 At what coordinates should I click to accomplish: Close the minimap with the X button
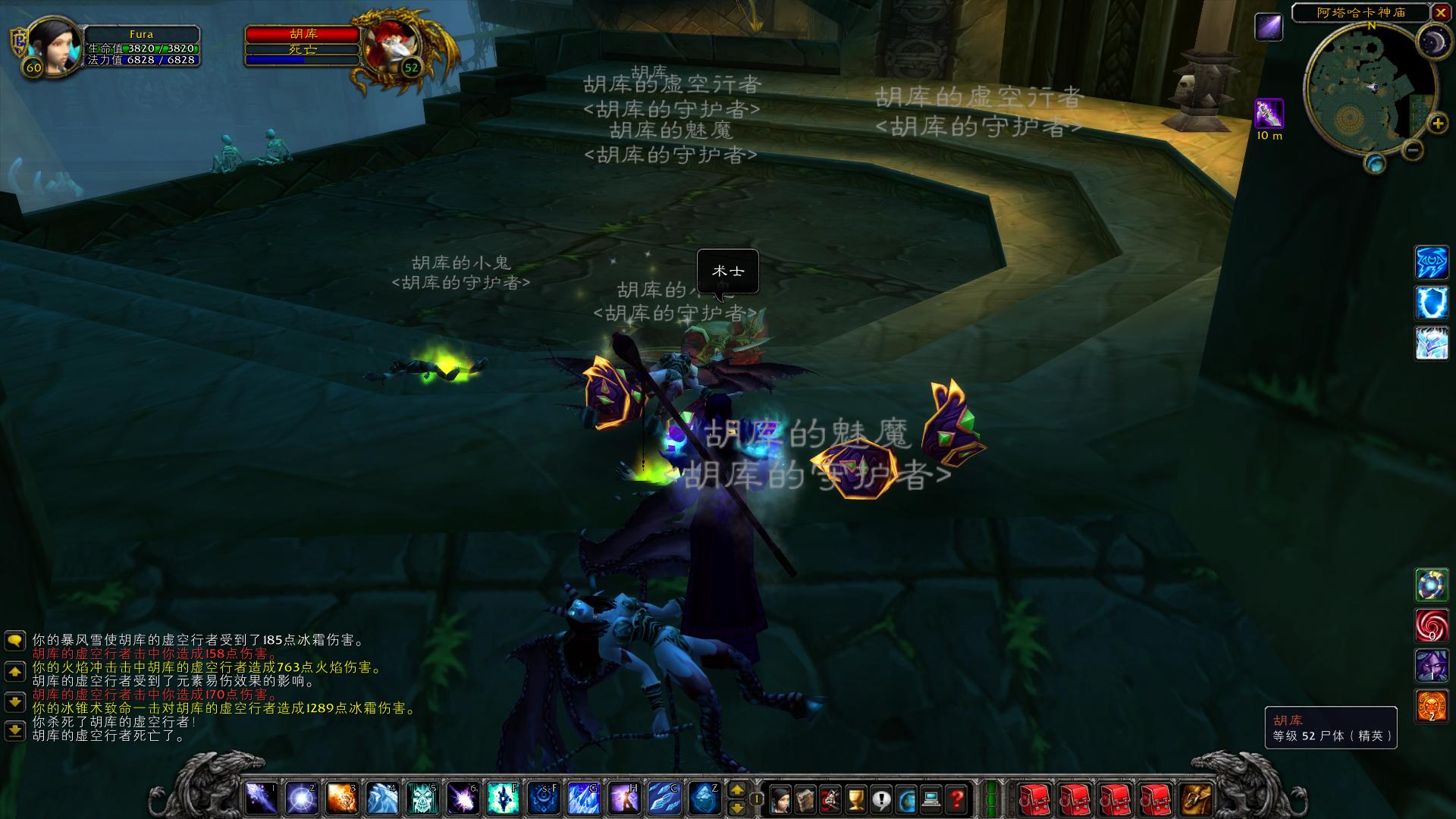click(1440, 12)
